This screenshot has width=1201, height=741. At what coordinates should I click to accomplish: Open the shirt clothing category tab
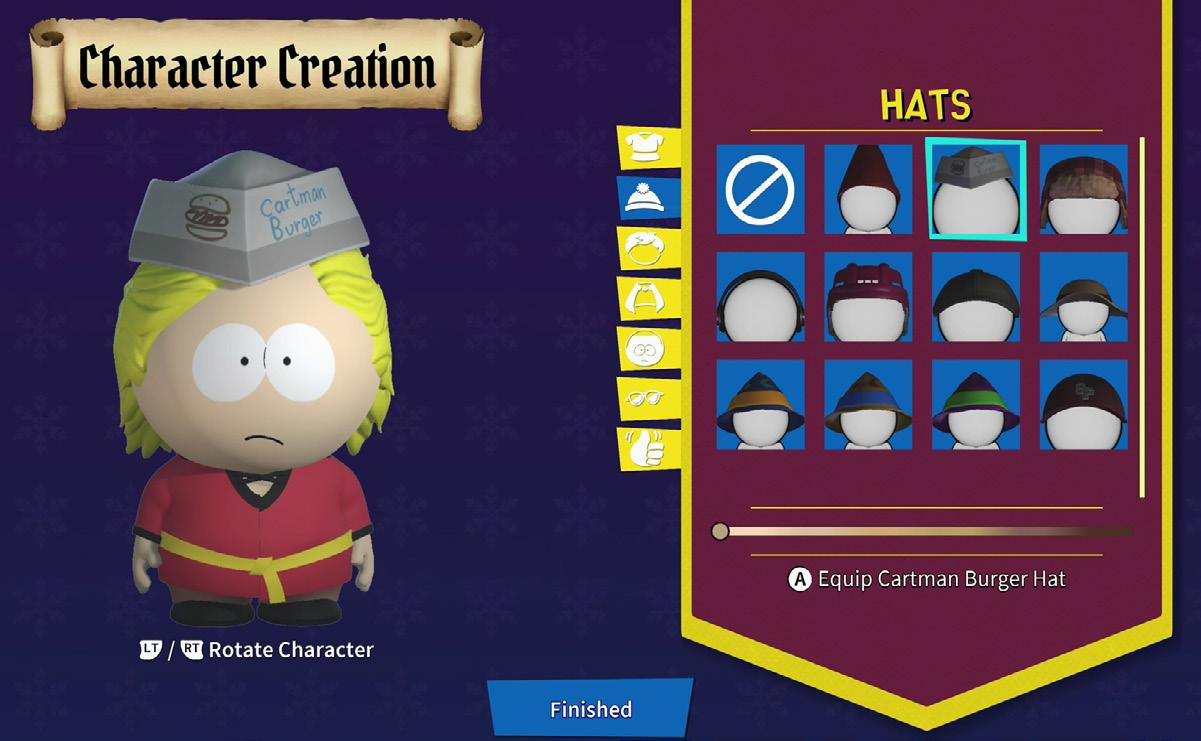click(x=646, y=148)
